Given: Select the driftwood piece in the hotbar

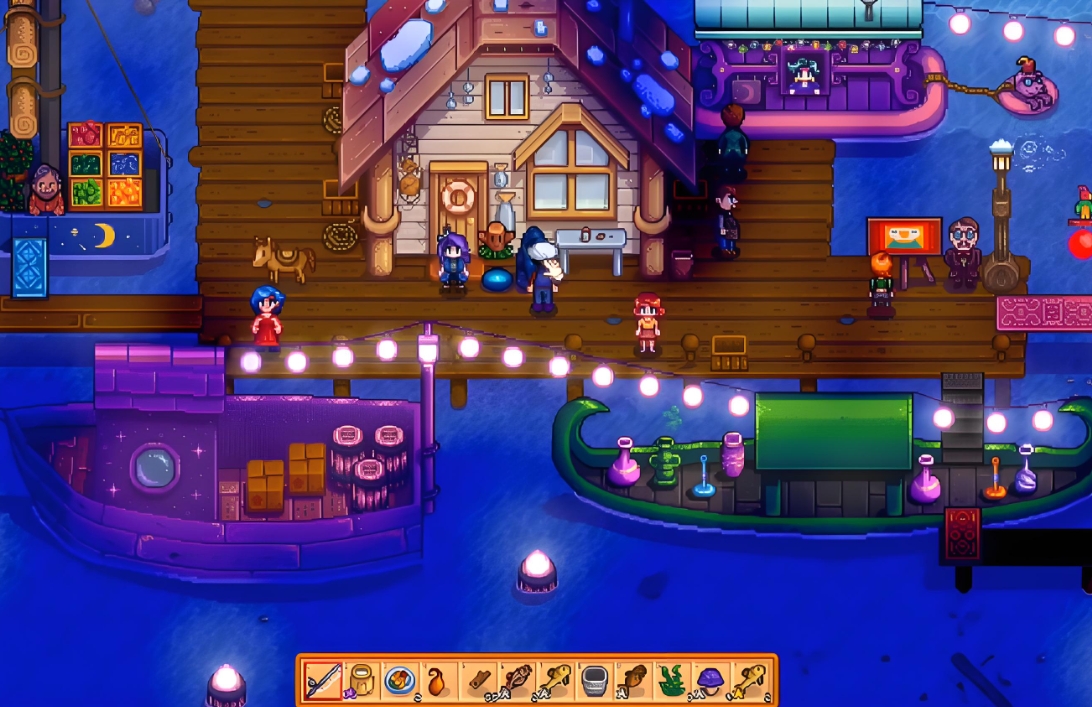Looking at the screenshot, I should [x=479, y=682].
